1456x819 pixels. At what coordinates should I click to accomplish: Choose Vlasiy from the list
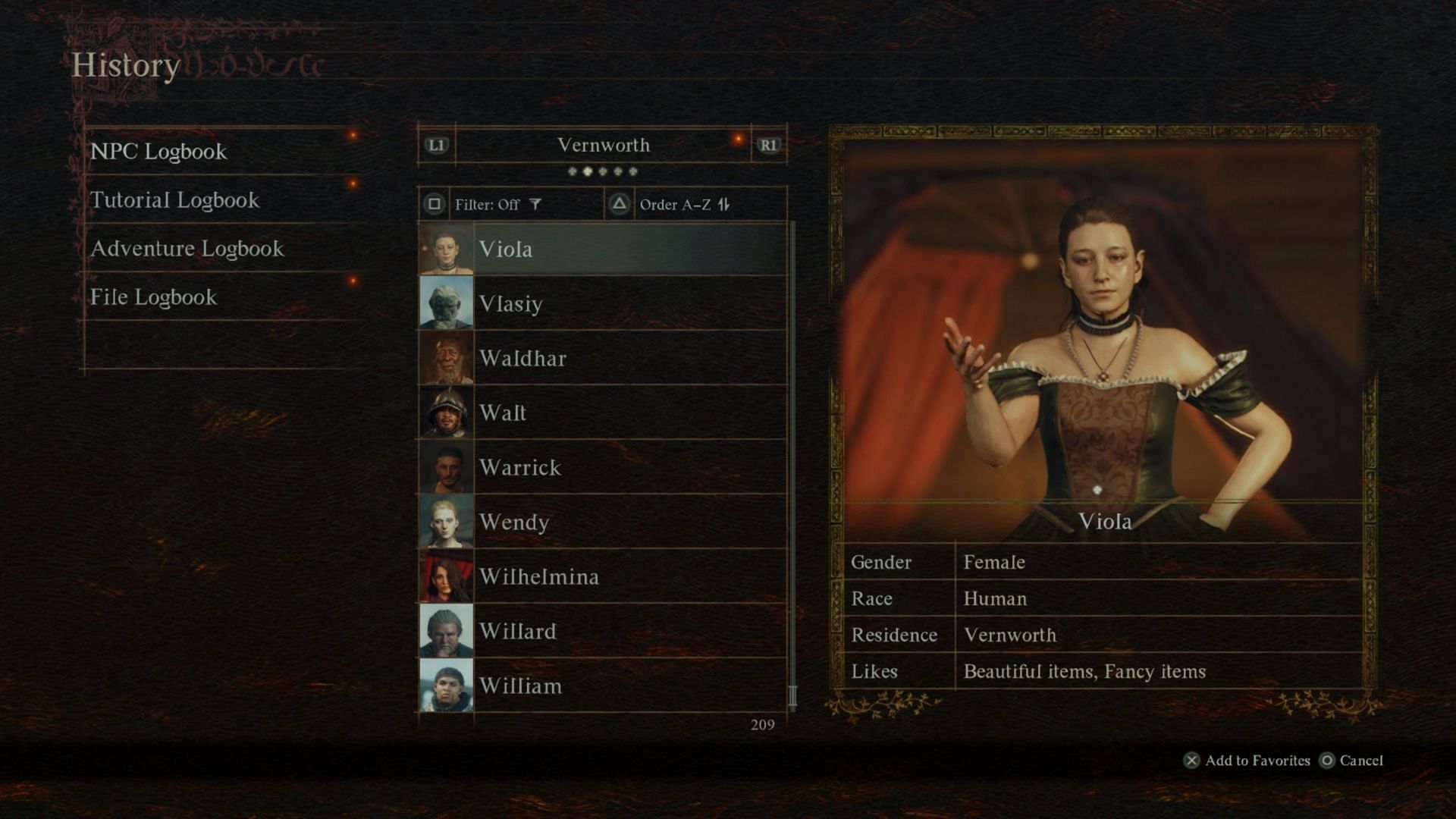602,303
